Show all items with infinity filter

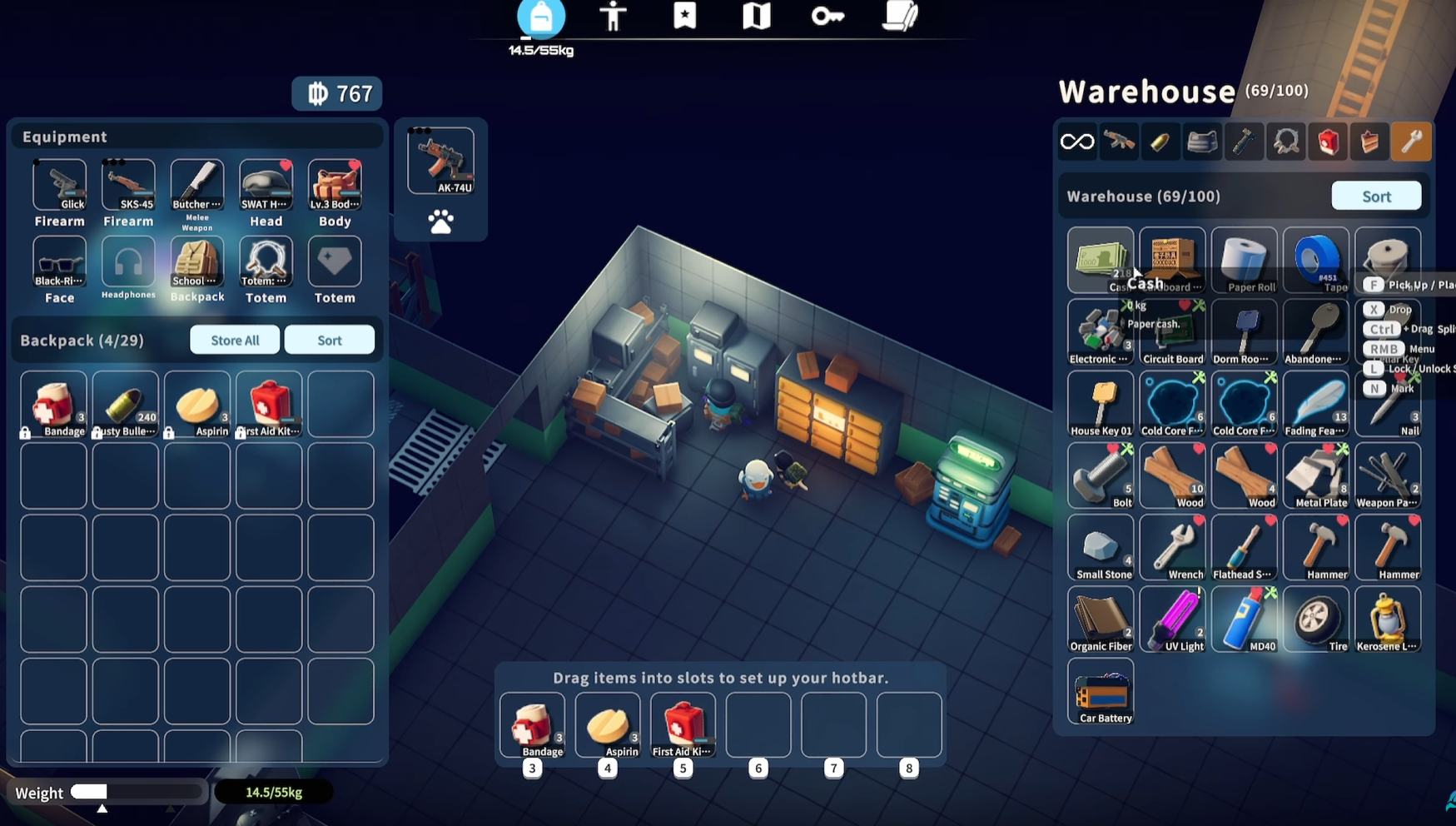click(1077, 142)
